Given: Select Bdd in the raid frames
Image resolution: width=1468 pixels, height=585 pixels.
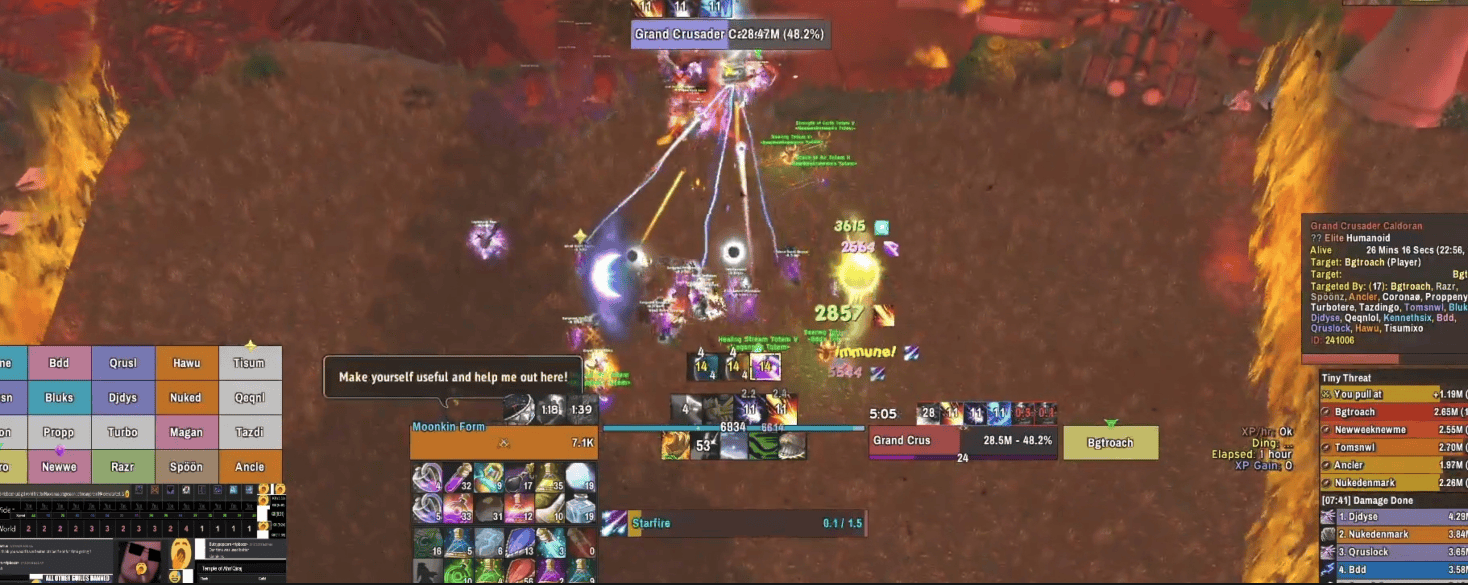Looking at the screenshot, I should click(59, 363).
